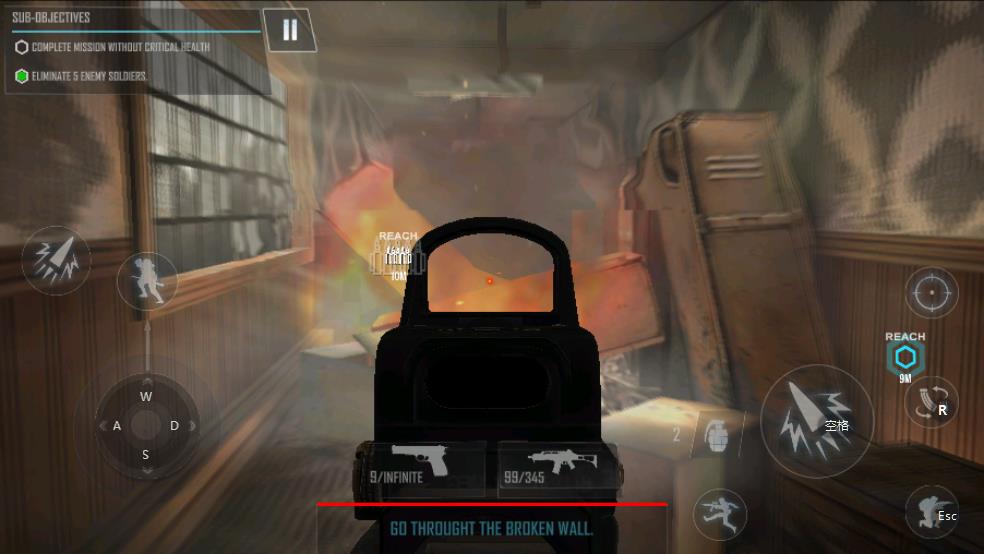
Task: Pause the game with the pause button
Action: point(289,30)
